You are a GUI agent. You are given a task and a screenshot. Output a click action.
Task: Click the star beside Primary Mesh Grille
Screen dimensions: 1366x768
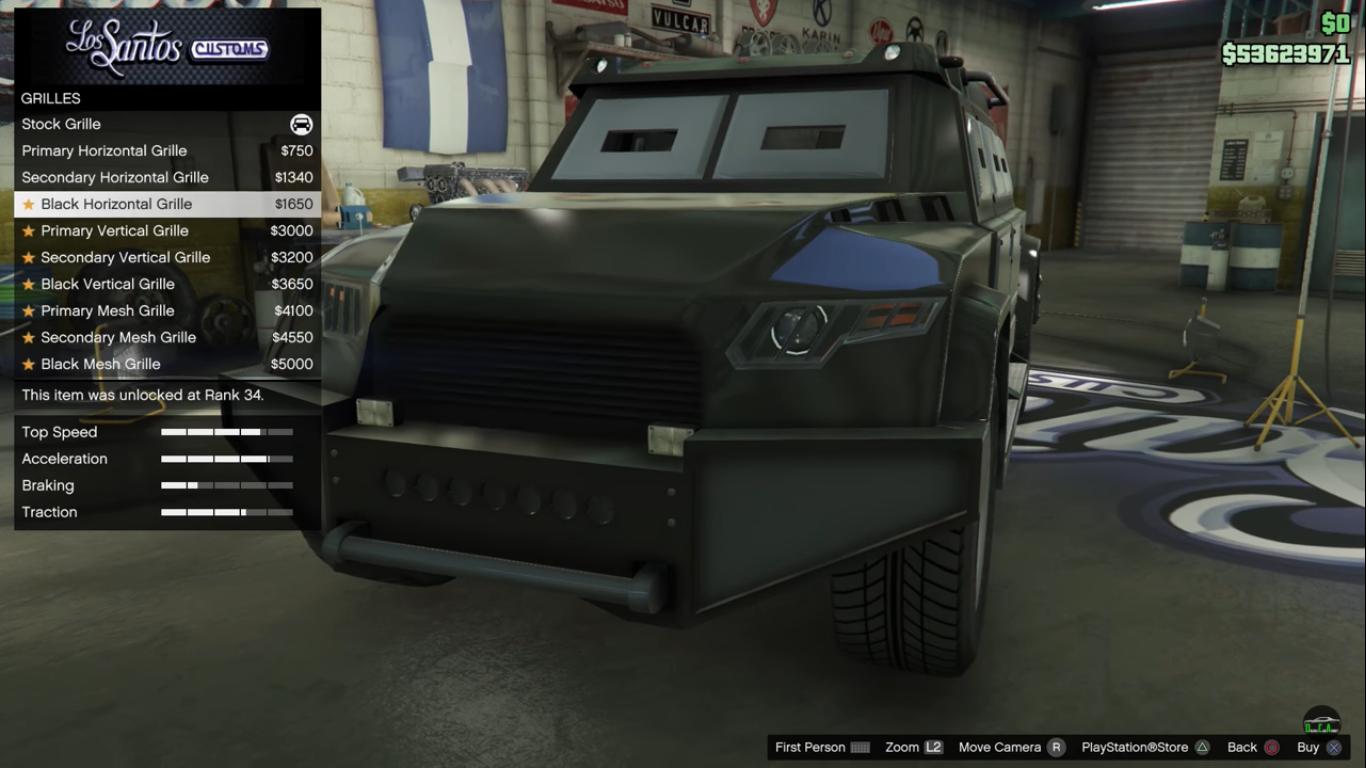pos(29,311)
